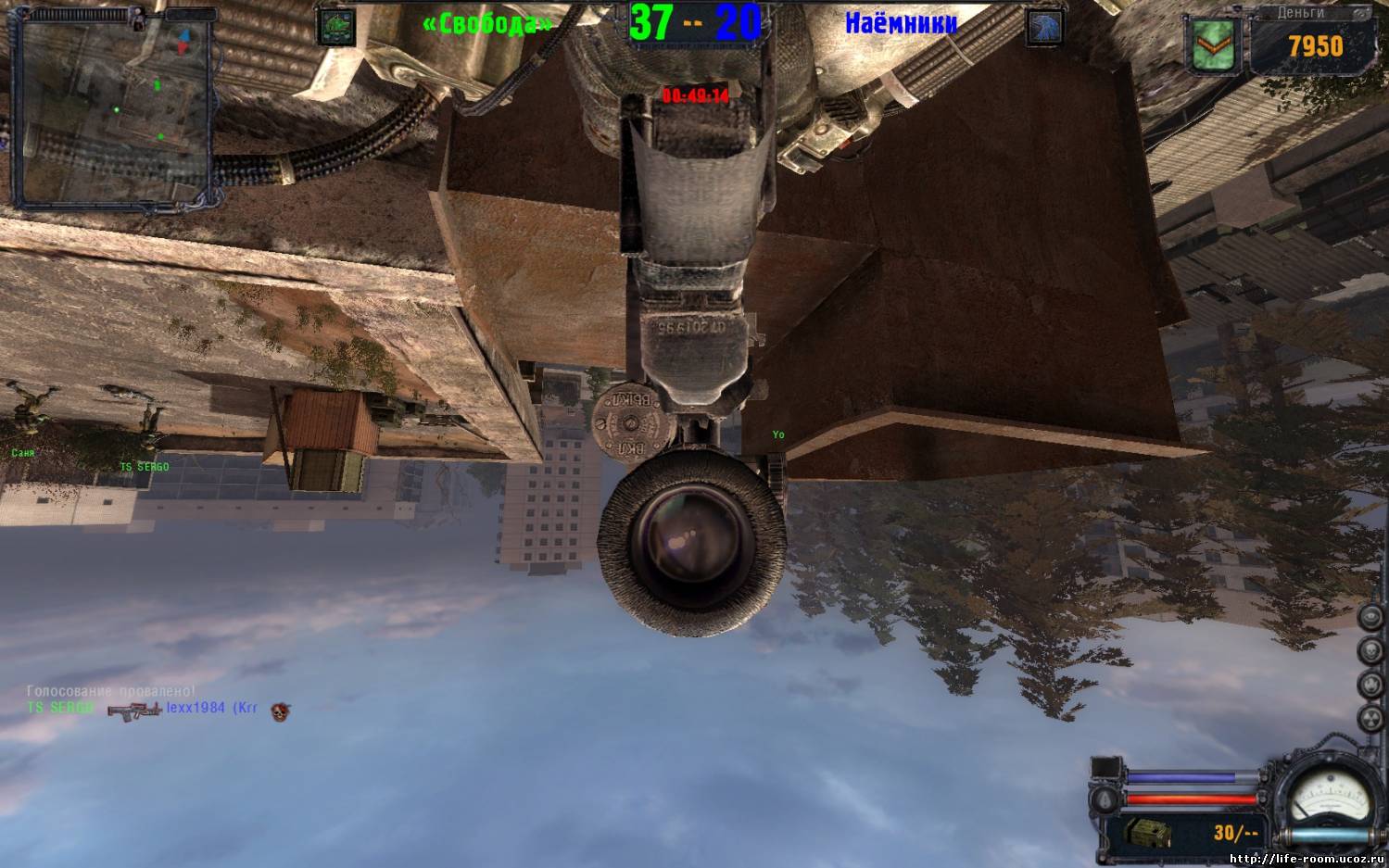Click the TS SERGO kill feed entry
1389x868 pixels.
click(x=61, y=708)
